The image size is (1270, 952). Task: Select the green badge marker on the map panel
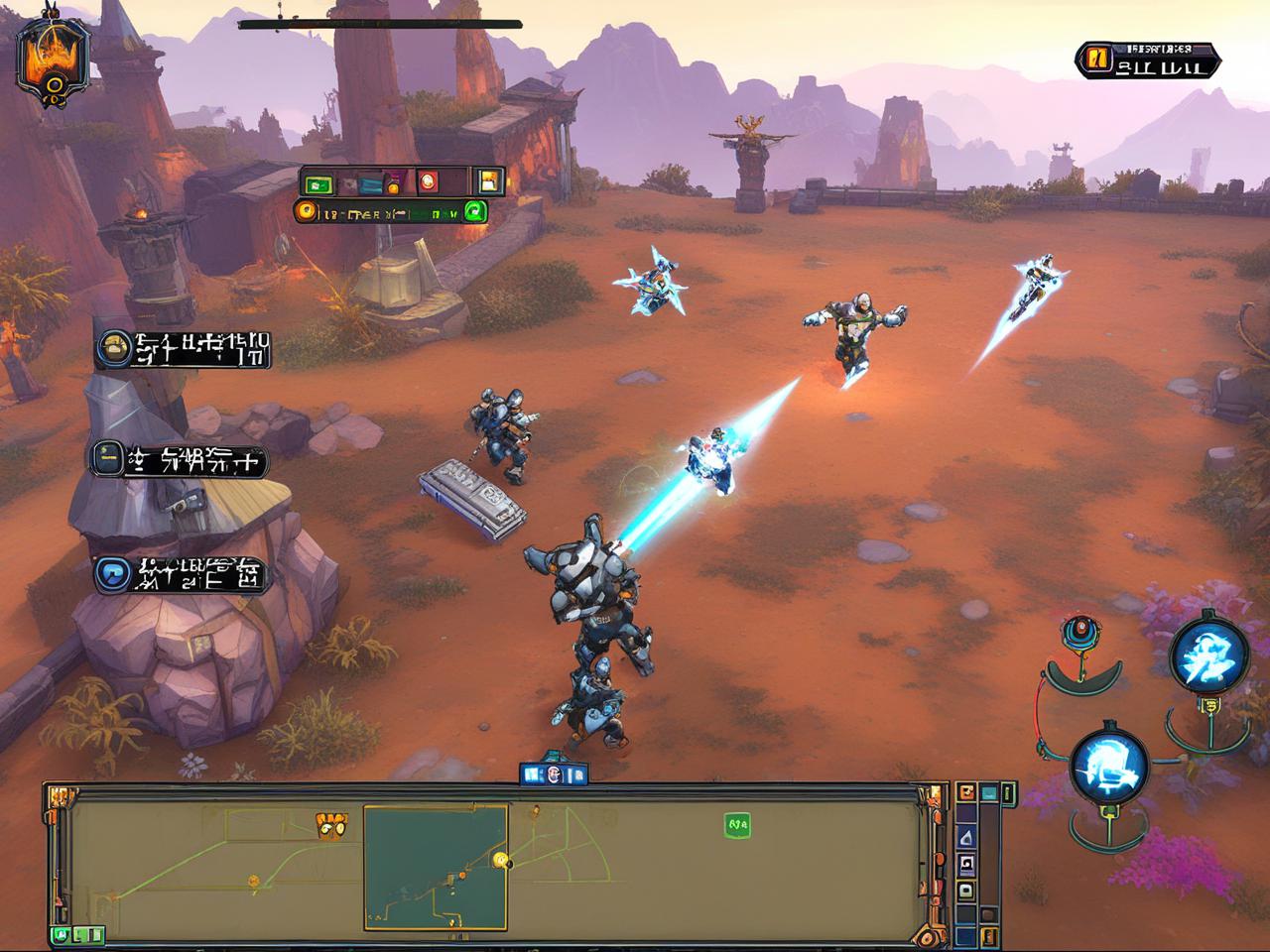(x=735, y=822)
